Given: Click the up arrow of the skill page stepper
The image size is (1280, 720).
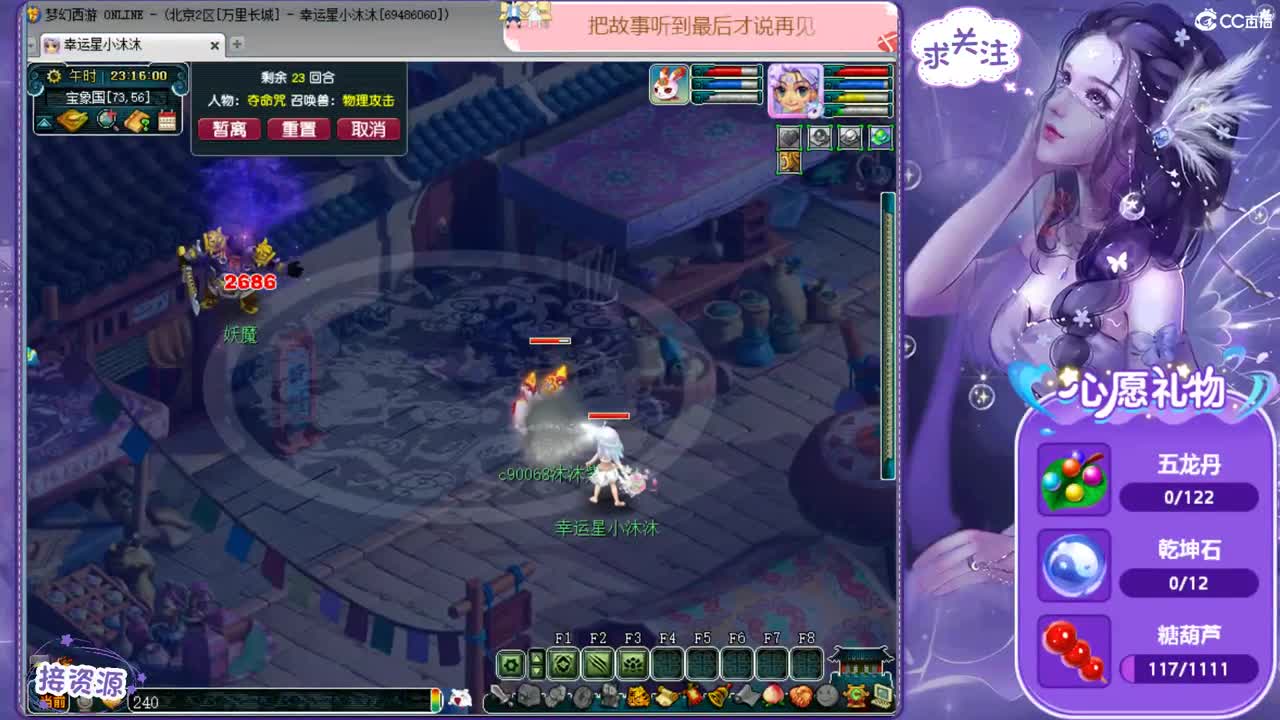Looking at the screenshot, I should tap(537, 657).
